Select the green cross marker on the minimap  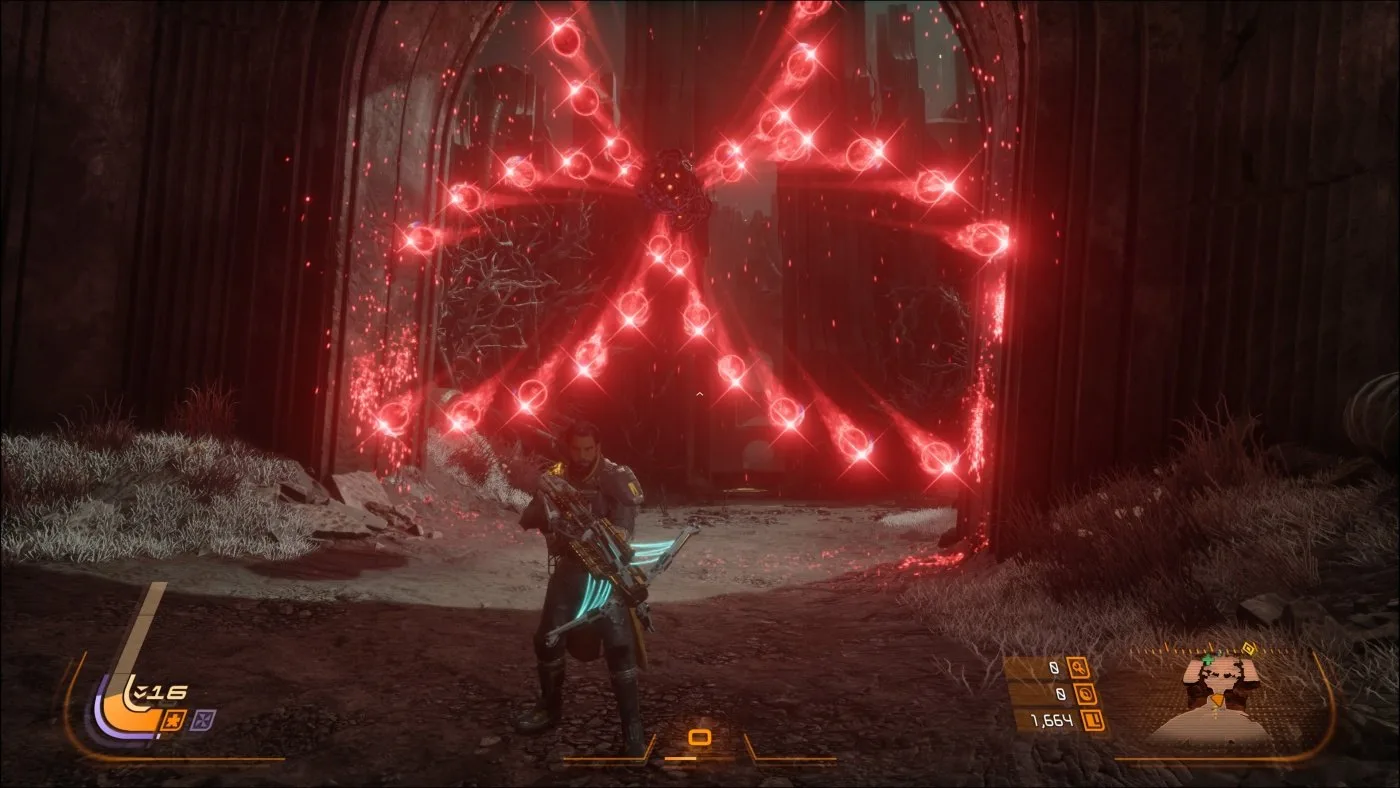tap(1209, 660)
